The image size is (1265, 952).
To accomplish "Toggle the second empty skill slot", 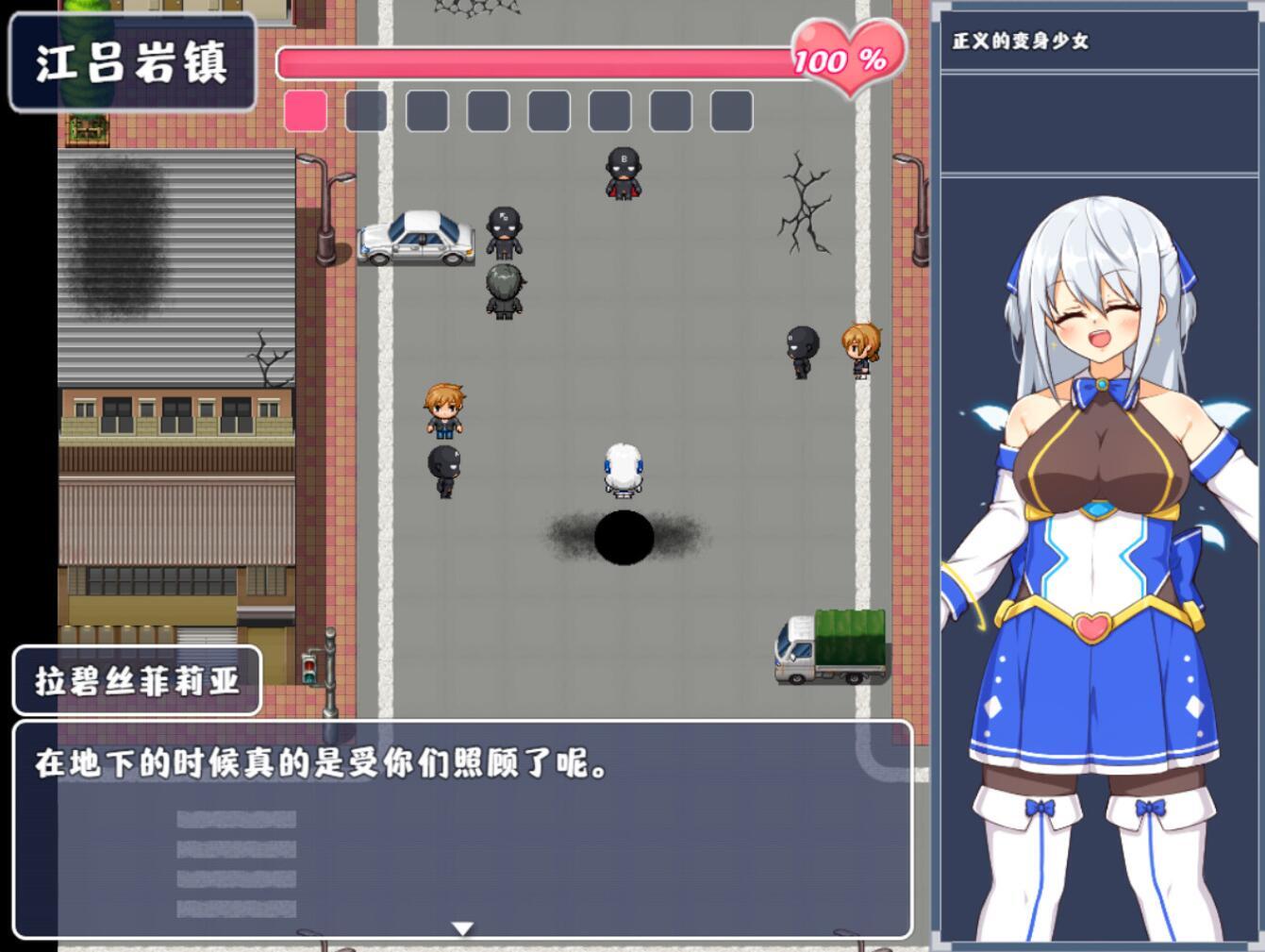I will (365, 111).
